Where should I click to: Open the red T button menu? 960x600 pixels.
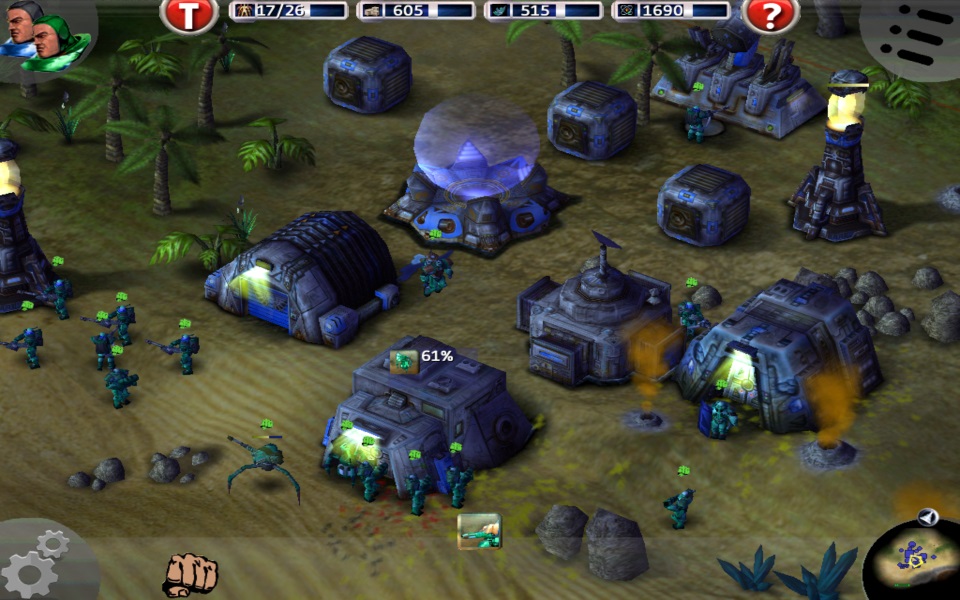[189, 14]
